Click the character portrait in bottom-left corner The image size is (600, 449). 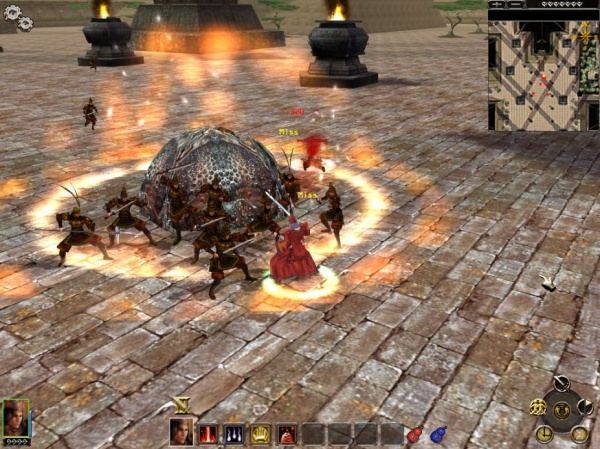click(16, 418)
